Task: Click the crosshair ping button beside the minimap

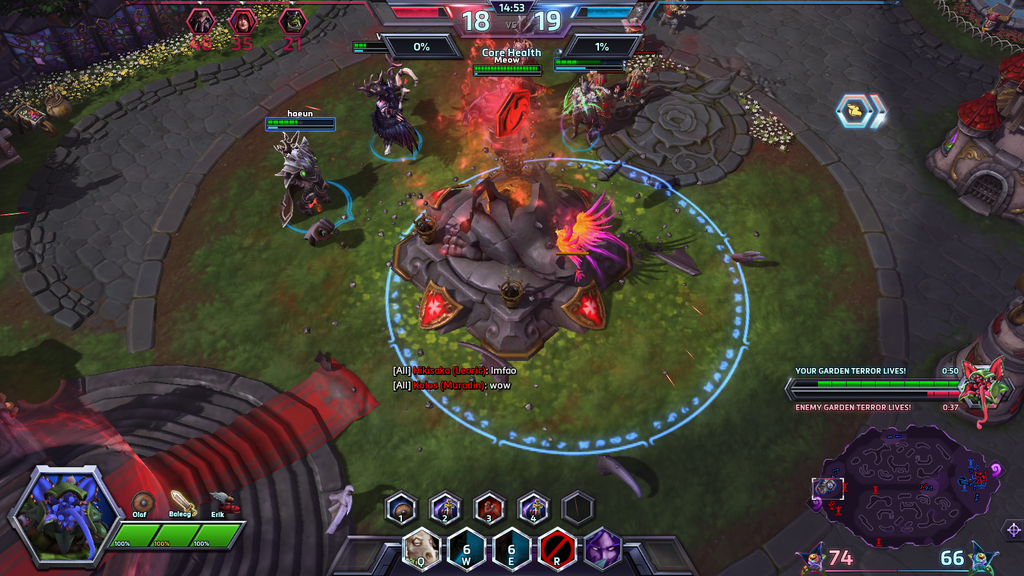Action: pyautogui.click(x=1012, y=528)
